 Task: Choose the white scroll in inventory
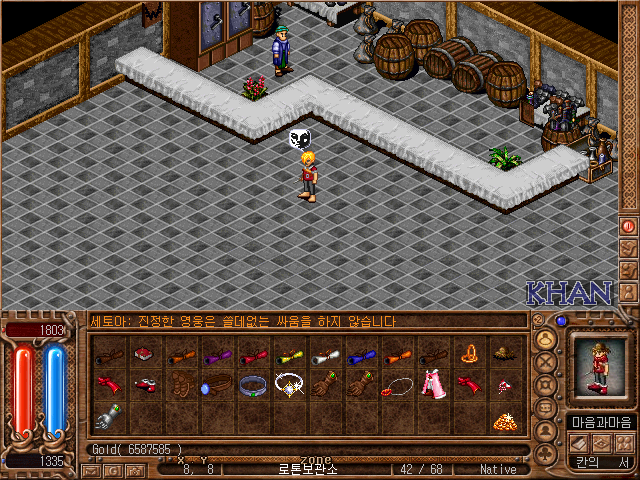pos(323,355)
